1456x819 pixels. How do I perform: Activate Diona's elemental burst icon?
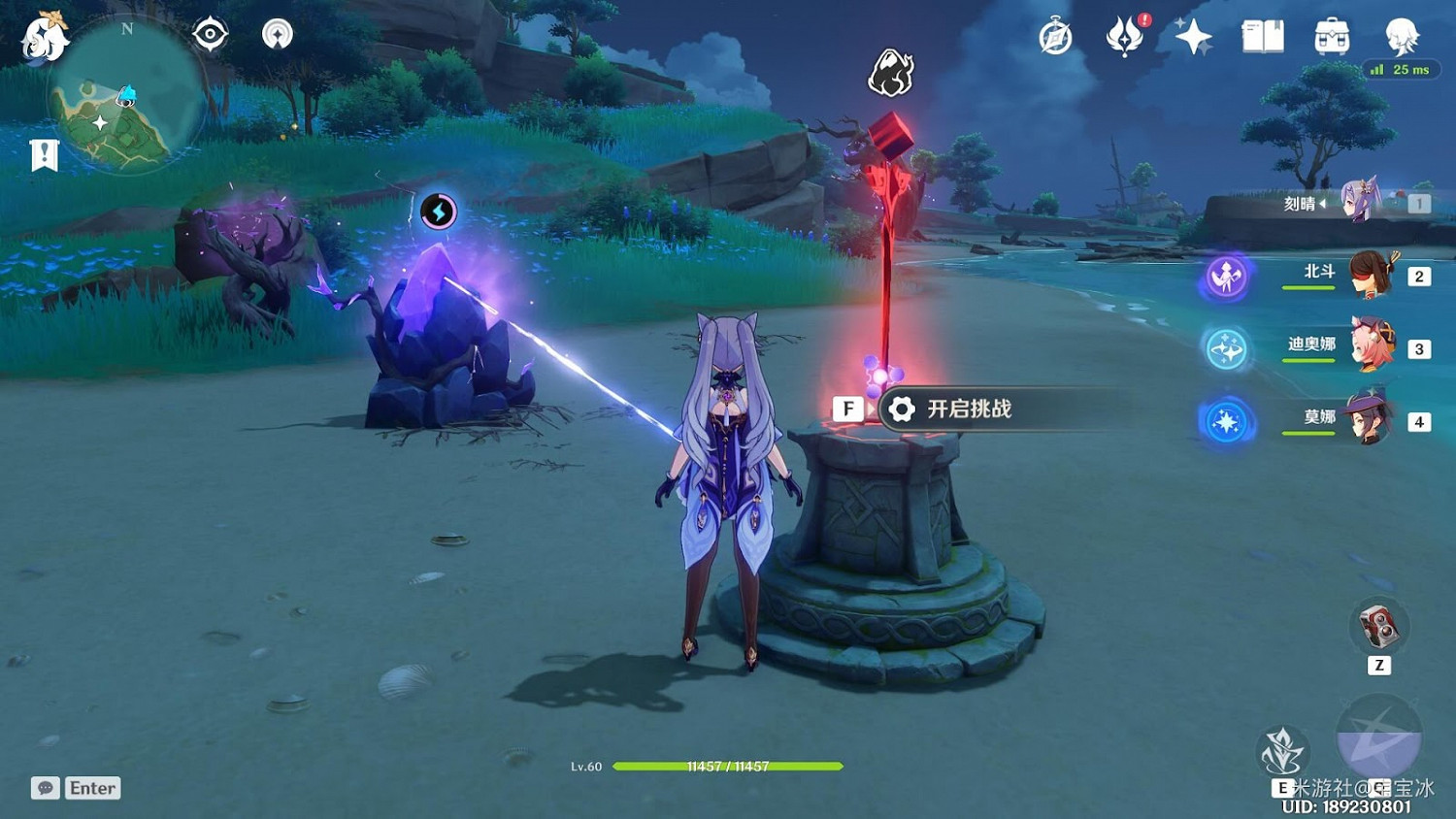click(1225, 349)
